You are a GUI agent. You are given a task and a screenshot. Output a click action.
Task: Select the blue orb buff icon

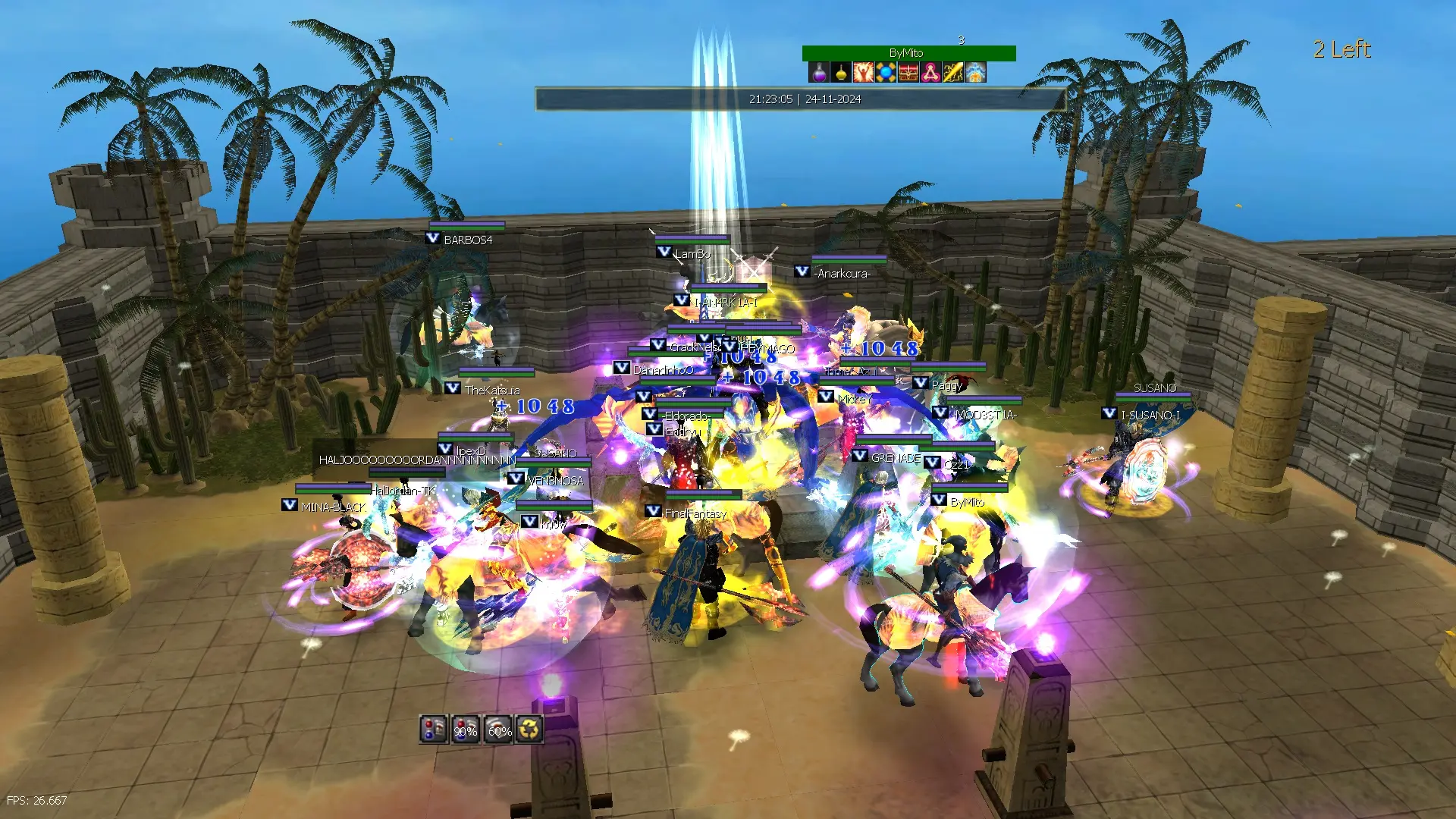click(886, 72)
